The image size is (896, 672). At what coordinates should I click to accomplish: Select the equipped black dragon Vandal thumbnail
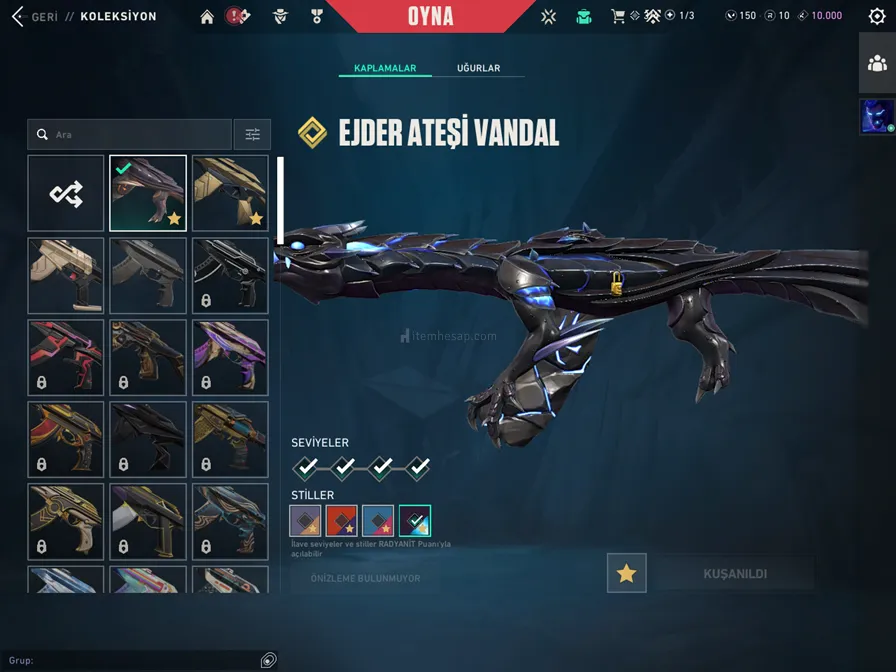[148, 193]
